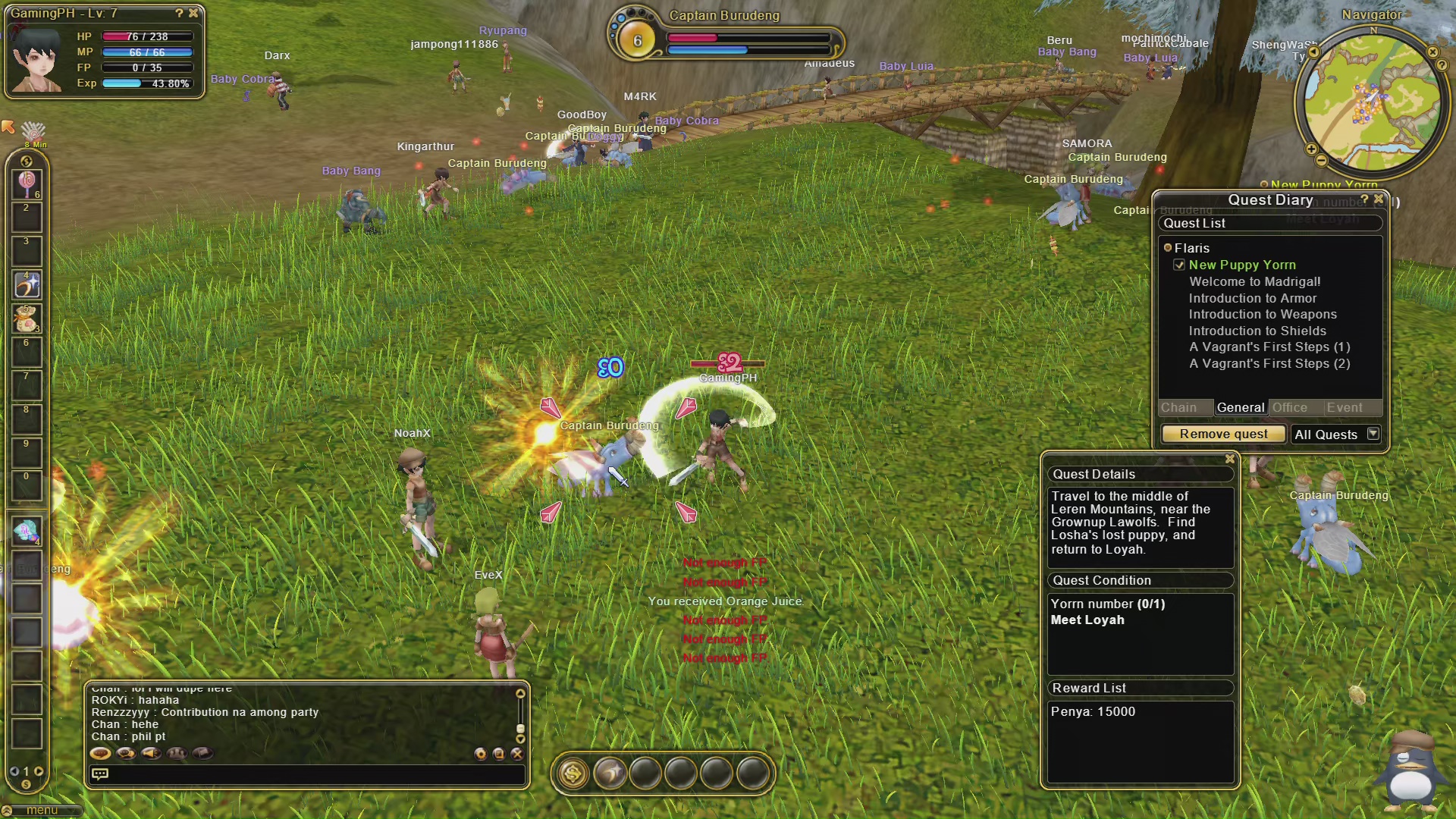The height and width of the screenshot is (819, 1456).
Task: Remove the selected quest
Action: tap(1222, 434)
